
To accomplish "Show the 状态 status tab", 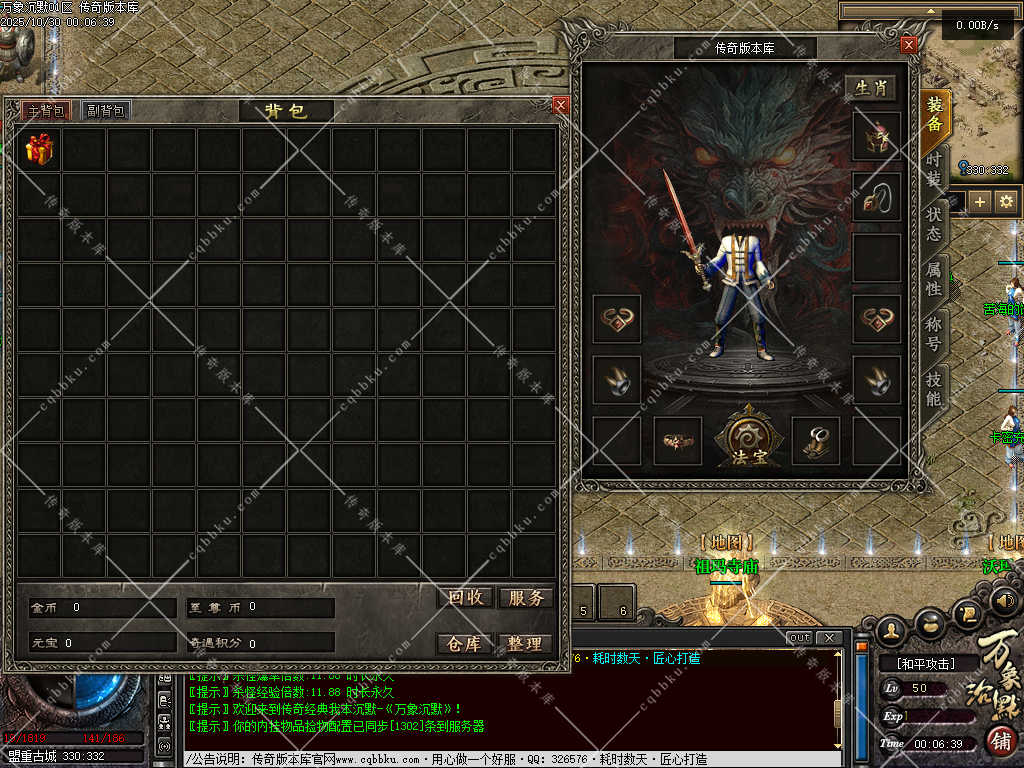I will (x=934, y=224).
